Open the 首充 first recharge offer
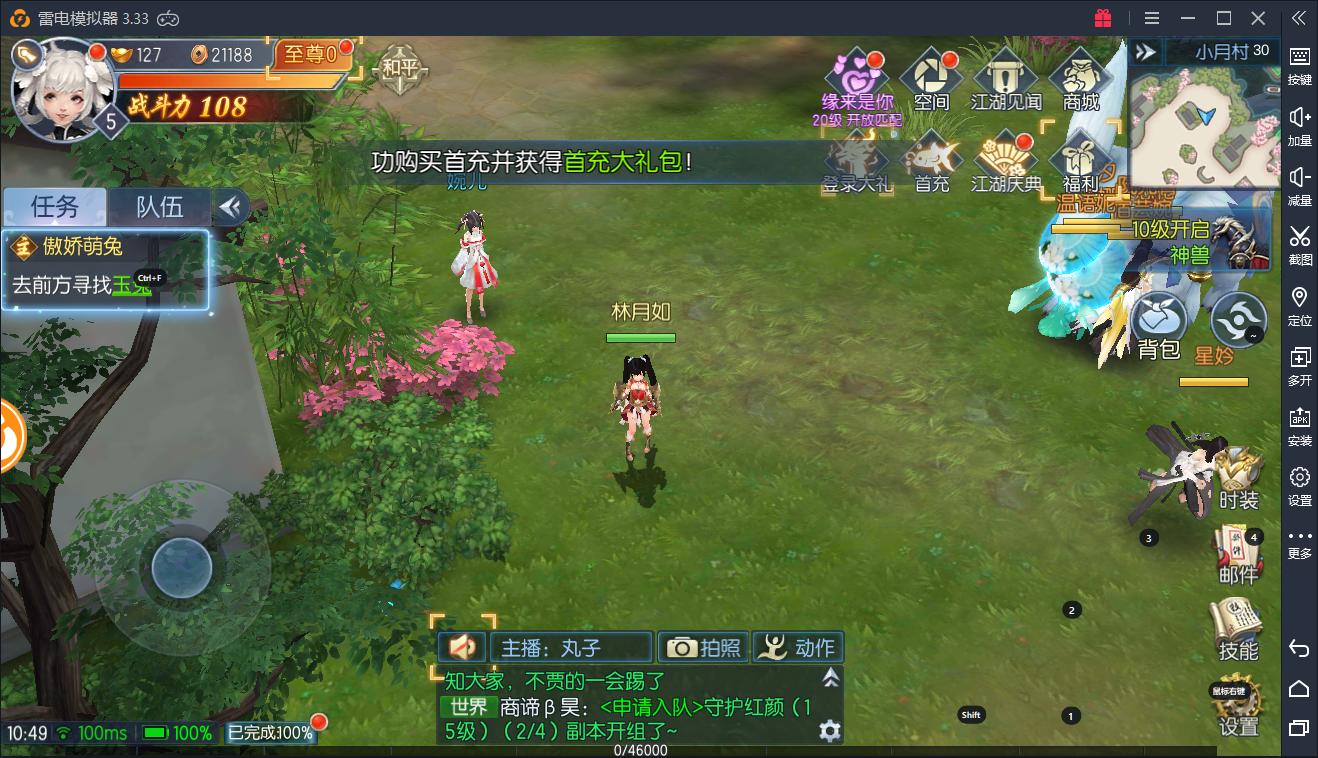Viewport: 1318px width, 758px height. click(932, 162)
